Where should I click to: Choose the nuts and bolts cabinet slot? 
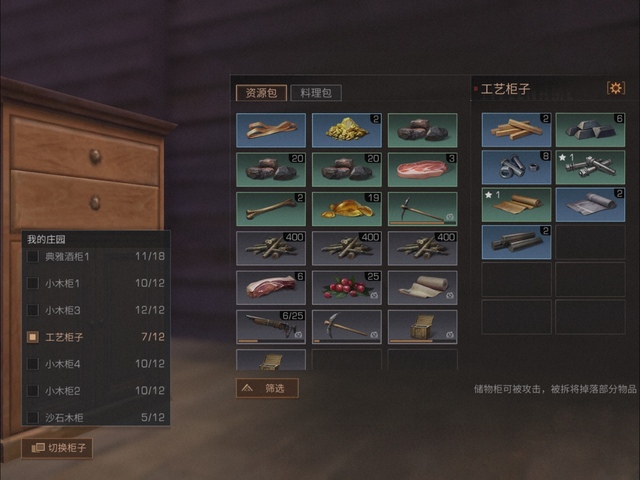[516, 167]
